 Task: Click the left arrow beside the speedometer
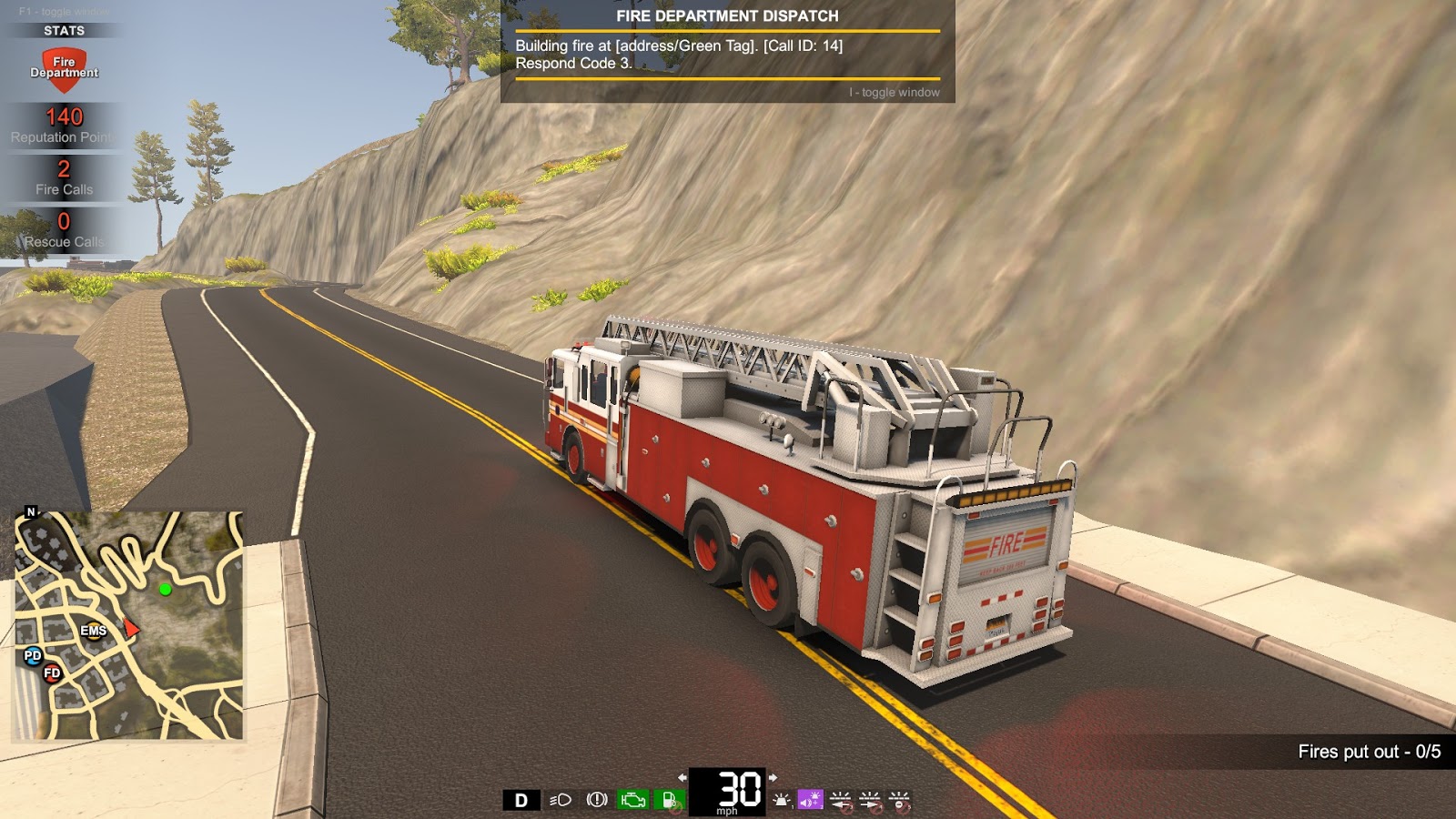tap(683, 777)
